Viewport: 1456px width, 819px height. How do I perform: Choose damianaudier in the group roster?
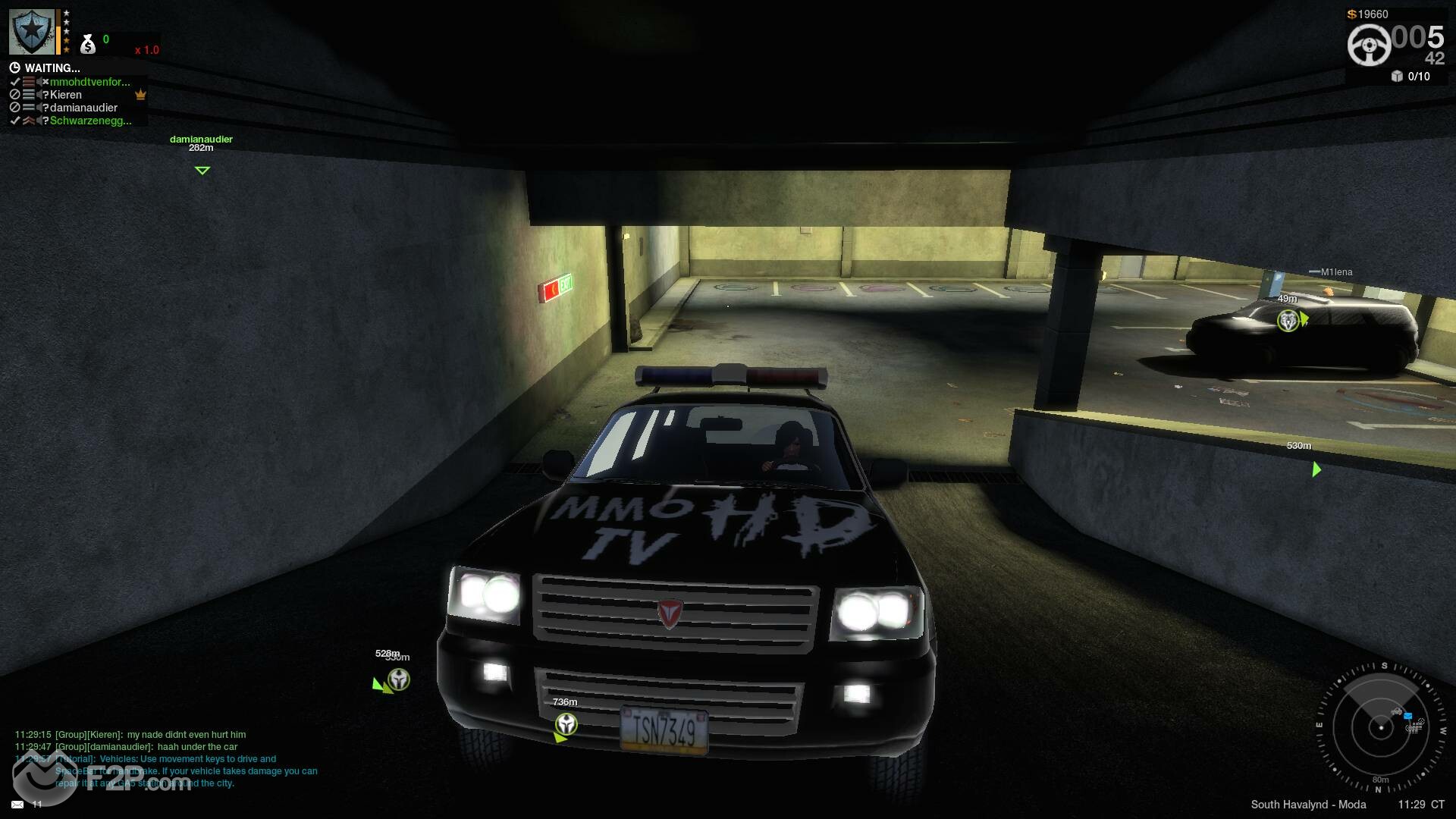pos(83,108)
